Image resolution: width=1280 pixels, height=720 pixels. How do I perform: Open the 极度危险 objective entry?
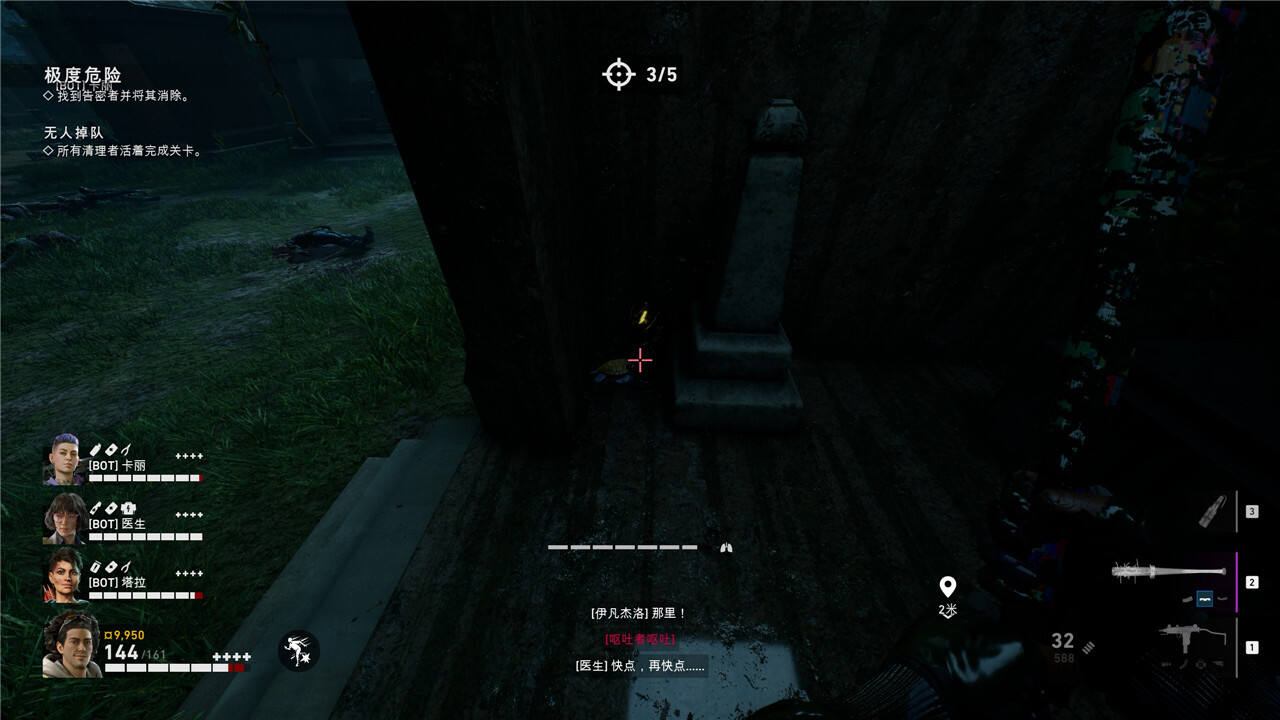pyautogui.click(x=83, y=75)
